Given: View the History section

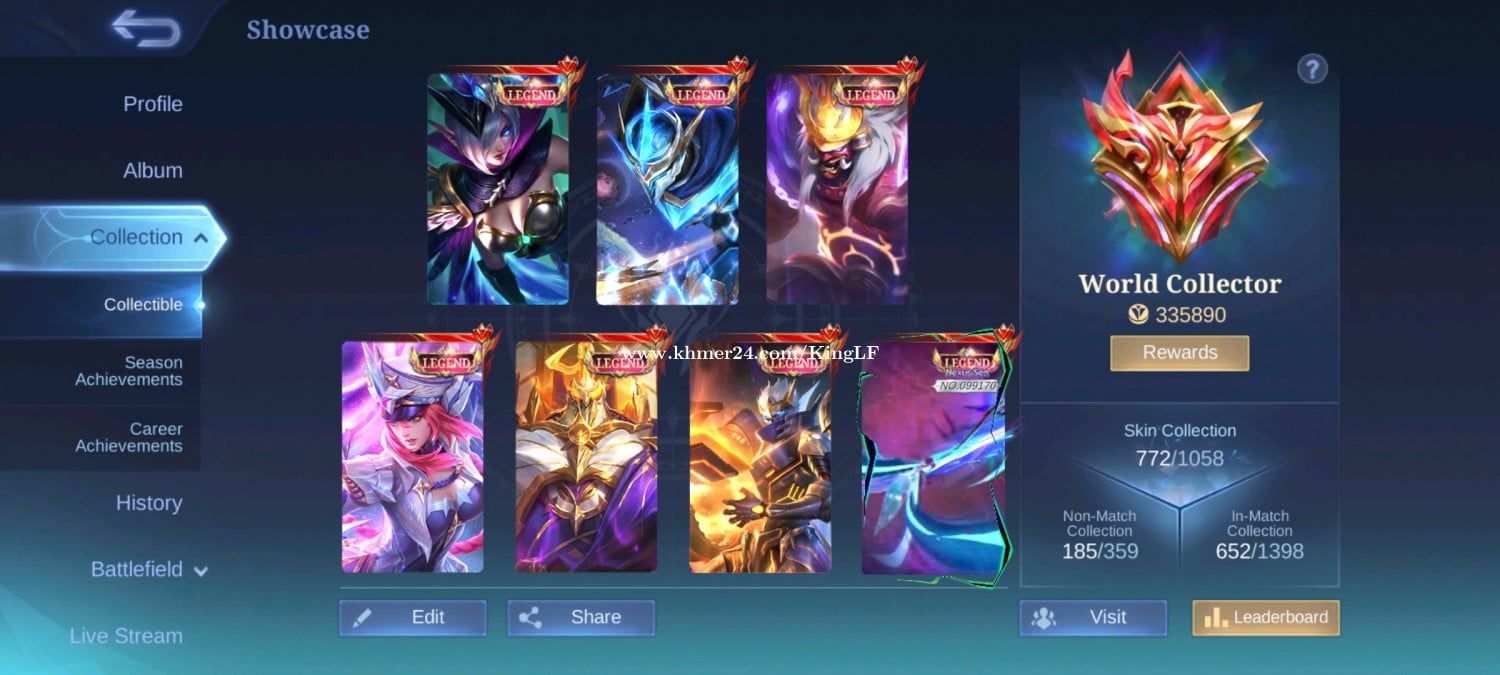Looking at the screenshot, I should (x=148, y=503).
